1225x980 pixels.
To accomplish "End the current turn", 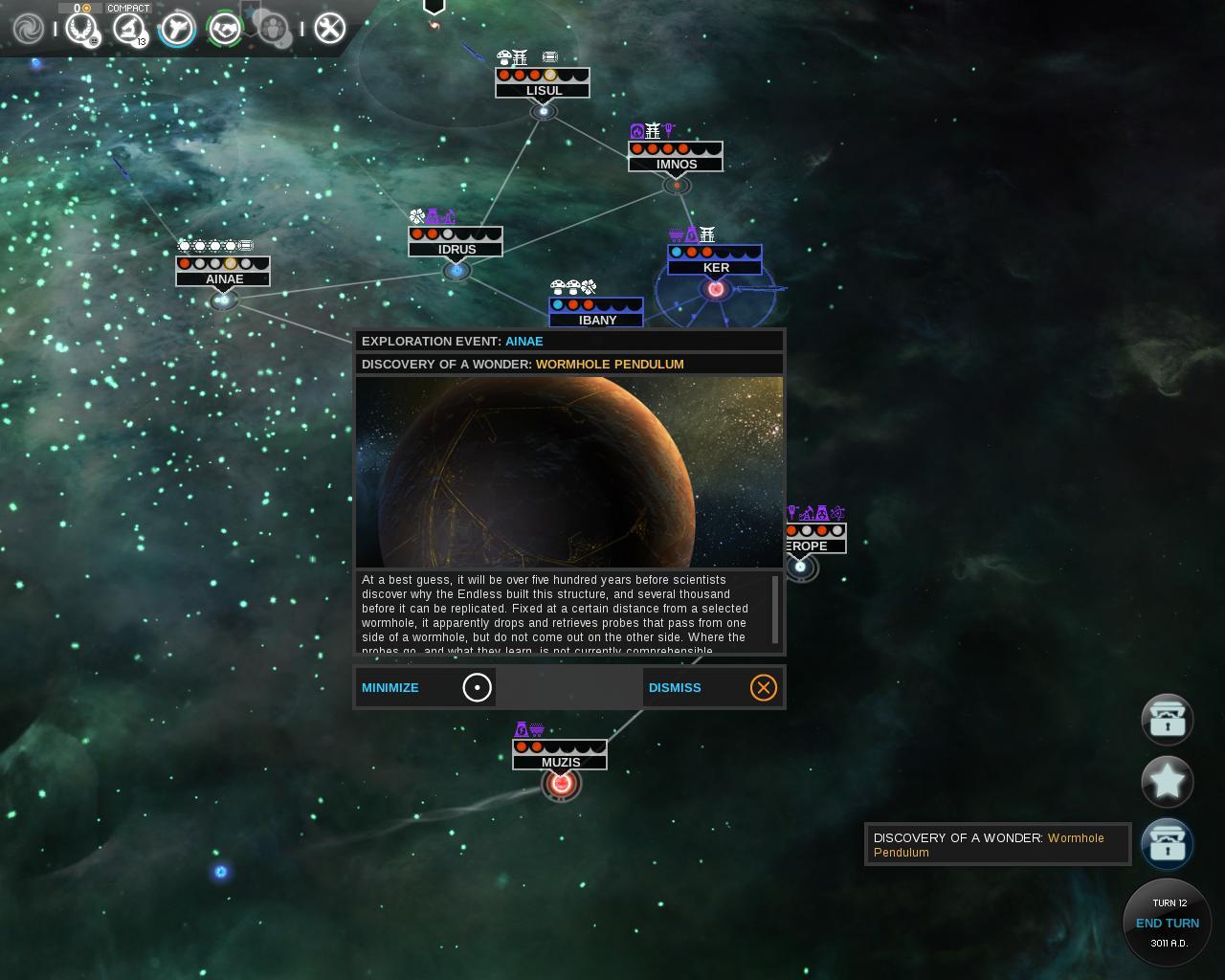I will (1167, 924).
